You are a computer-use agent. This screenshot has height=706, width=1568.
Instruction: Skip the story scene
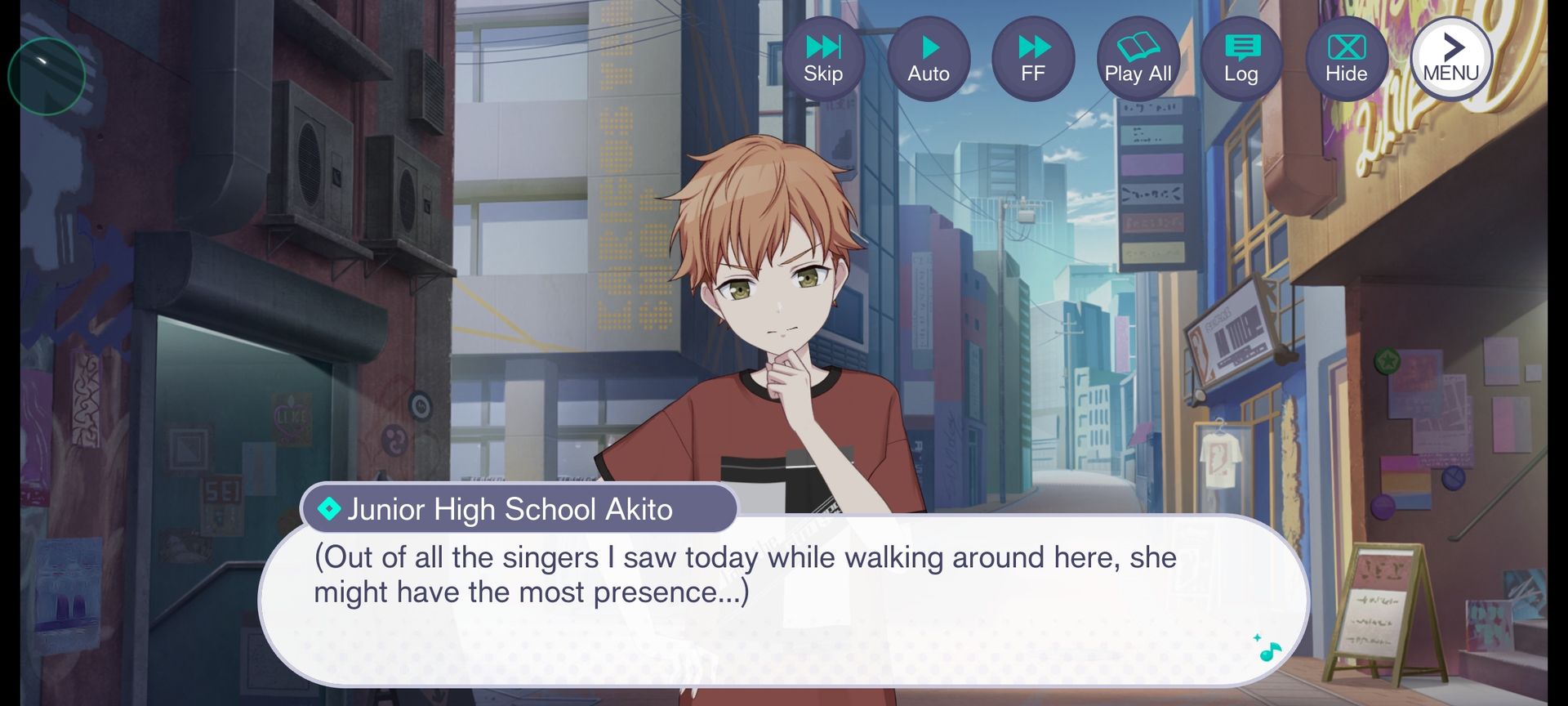823,59
